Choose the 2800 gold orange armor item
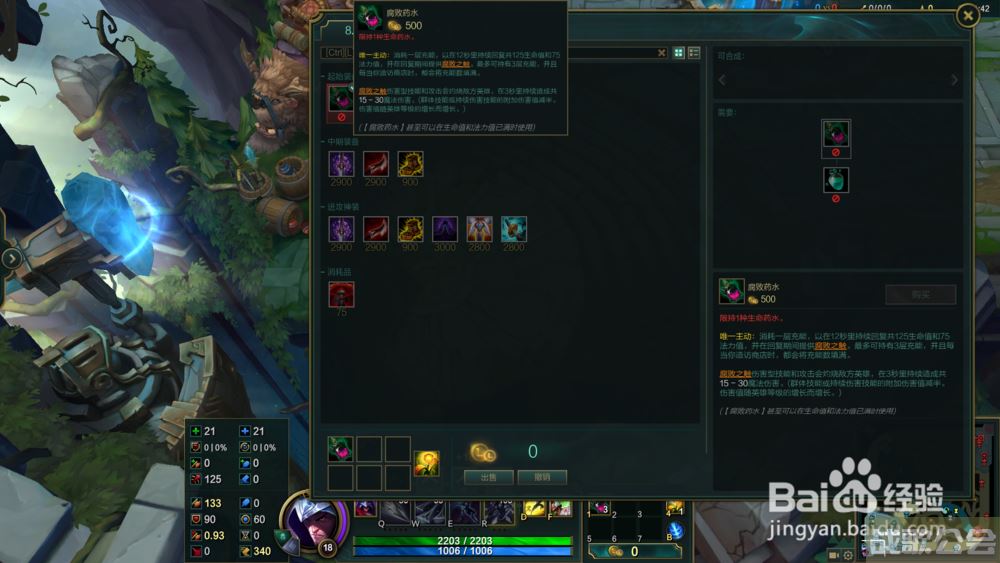This screenshot has height=563, width=1000. click(x=480, y=229)
